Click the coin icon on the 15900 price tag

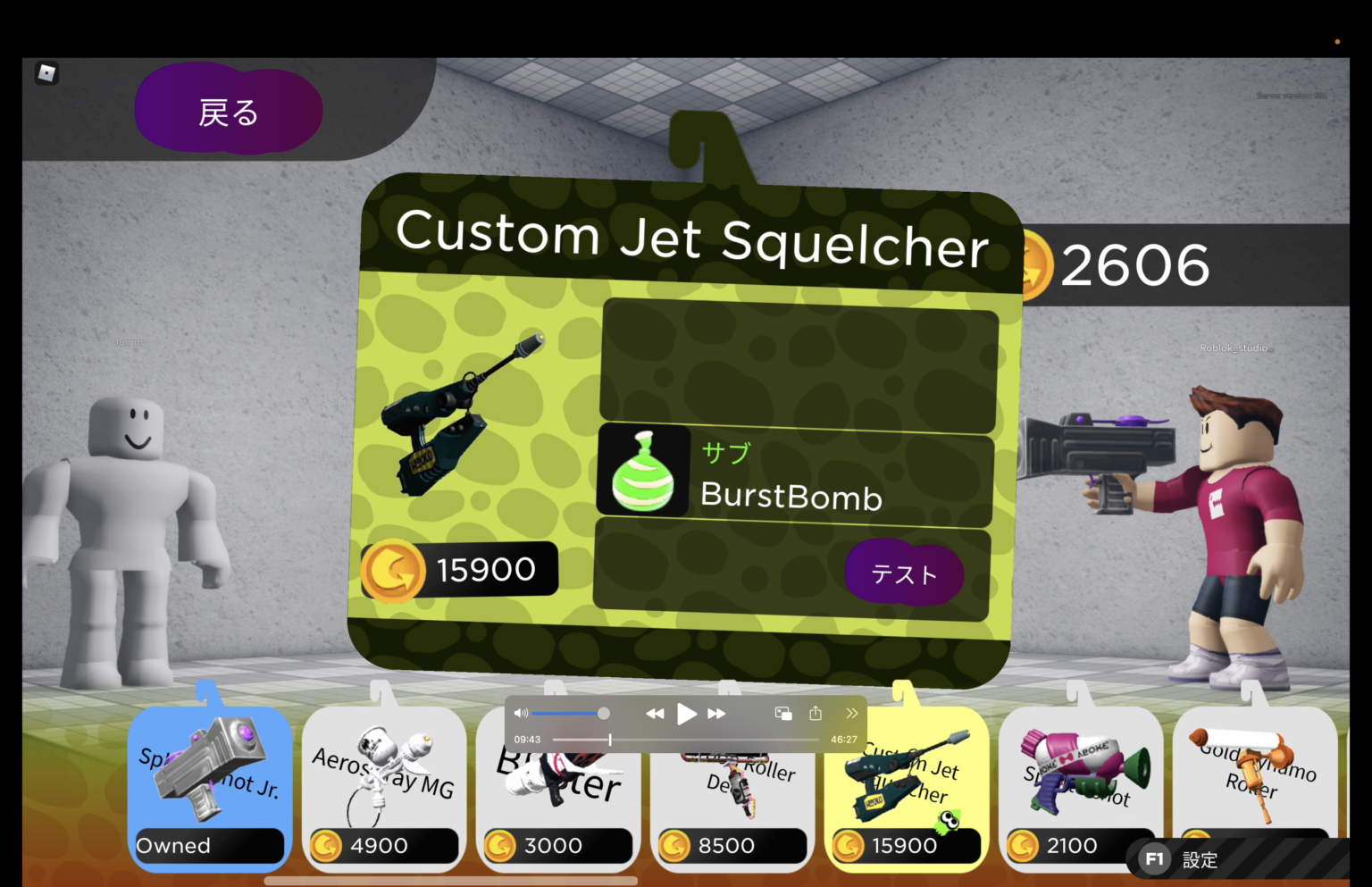pyautogui.click(x=396, y=569)
